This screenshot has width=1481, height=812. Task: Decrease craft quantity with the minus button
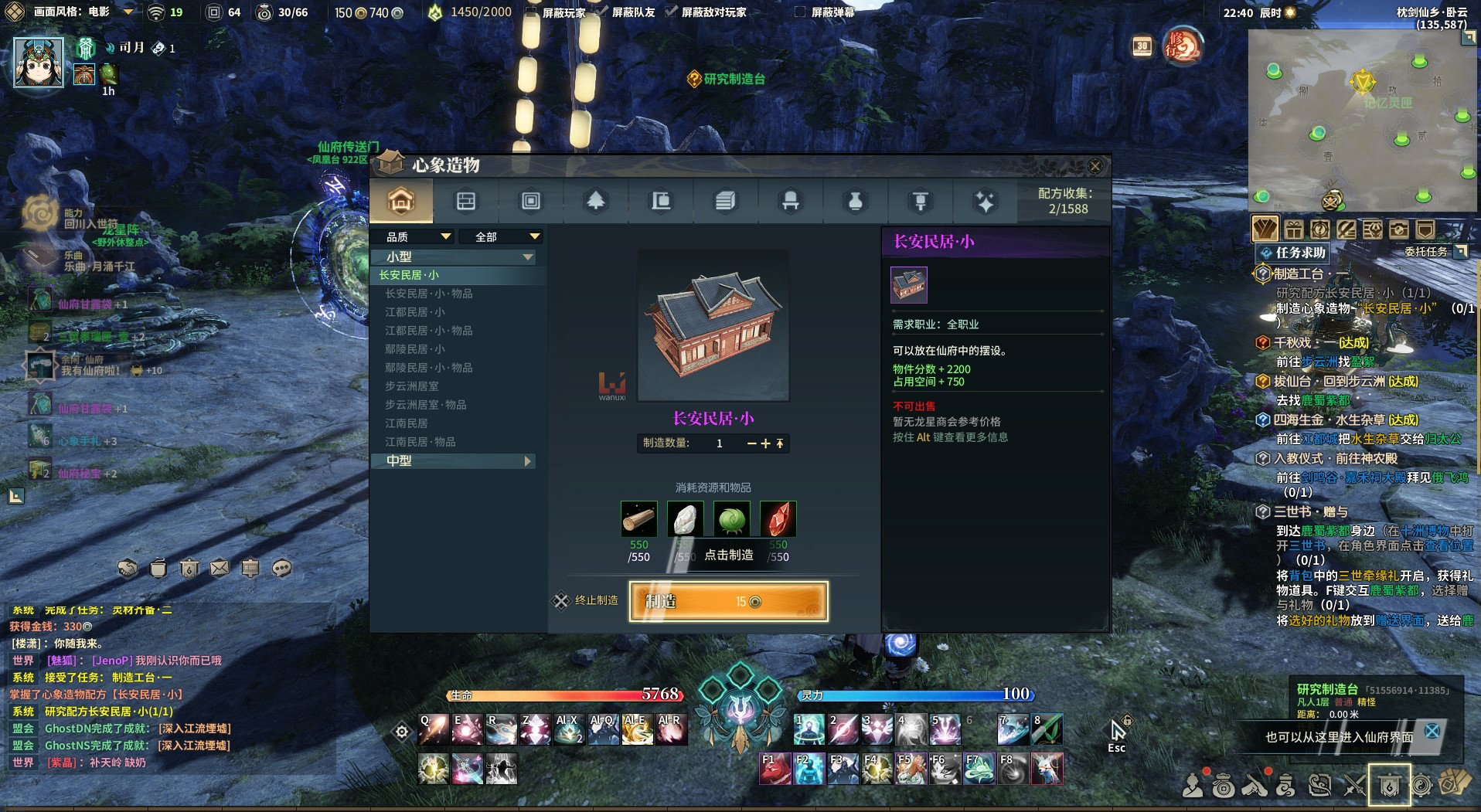point(751,443)
